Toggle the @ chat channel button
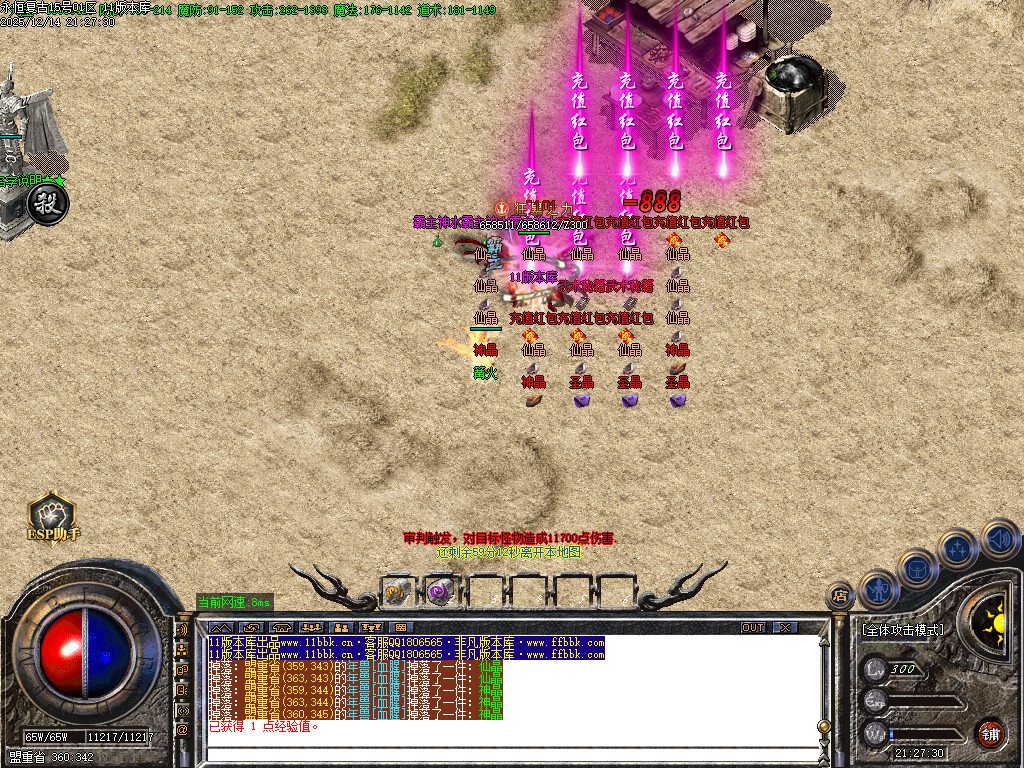Viewport: 1024px width, 768px height. (x=182, y=731)
